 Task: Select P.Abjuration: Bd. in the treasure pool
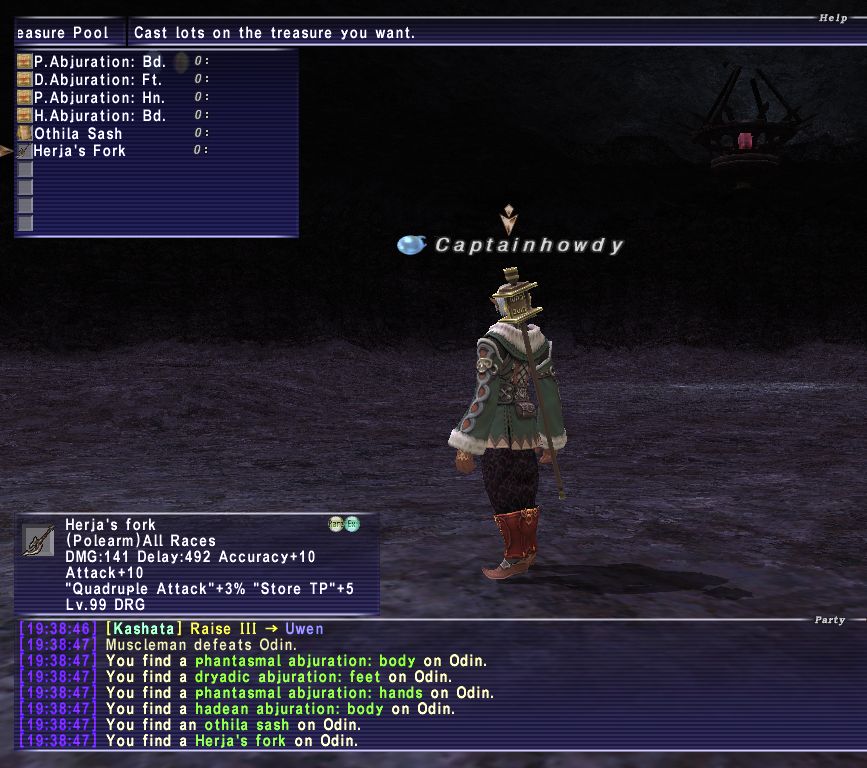[99, 61]
